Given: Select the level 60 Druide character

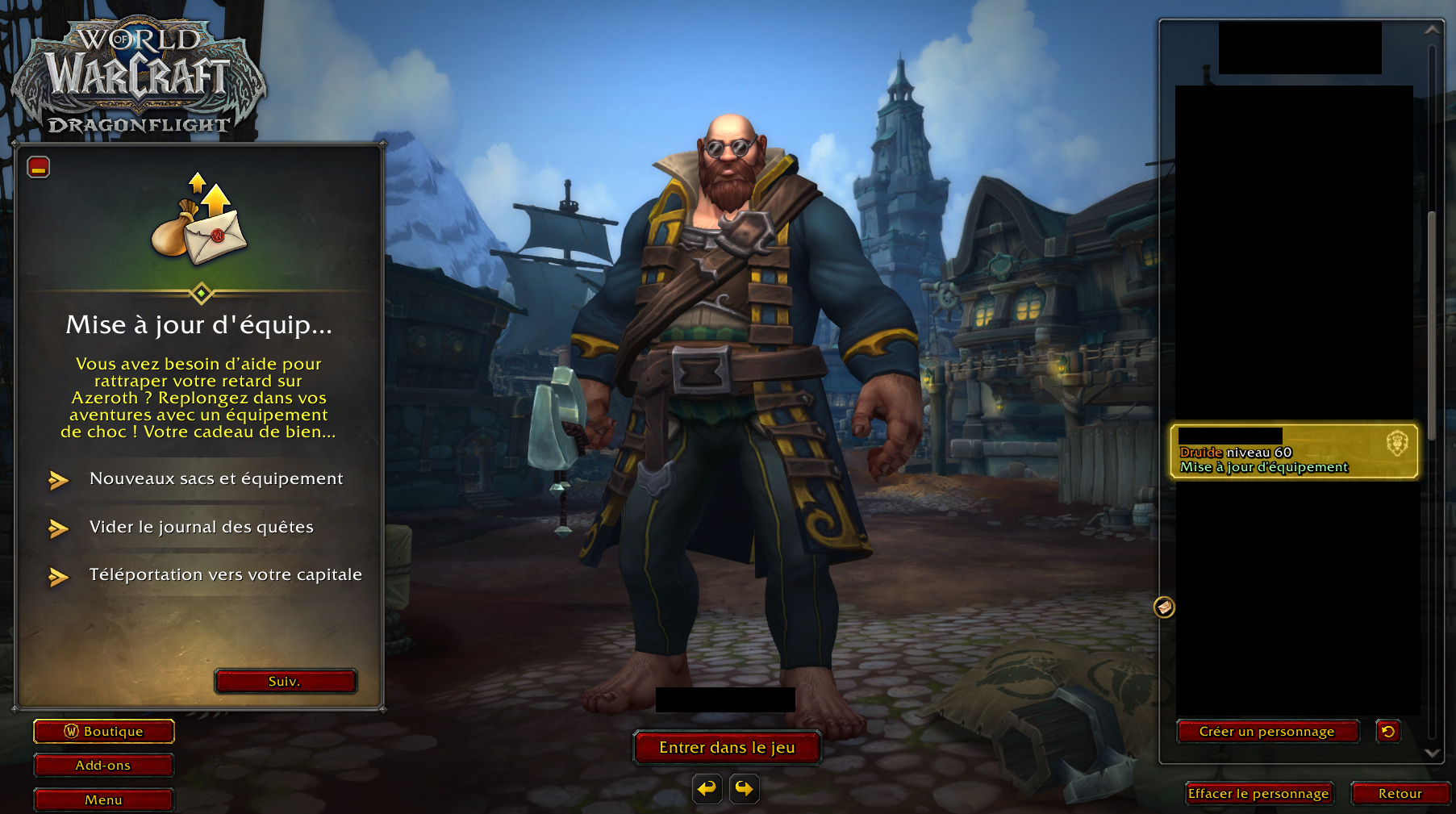Looking at the screenshot, I should (x=1293, y=453).
